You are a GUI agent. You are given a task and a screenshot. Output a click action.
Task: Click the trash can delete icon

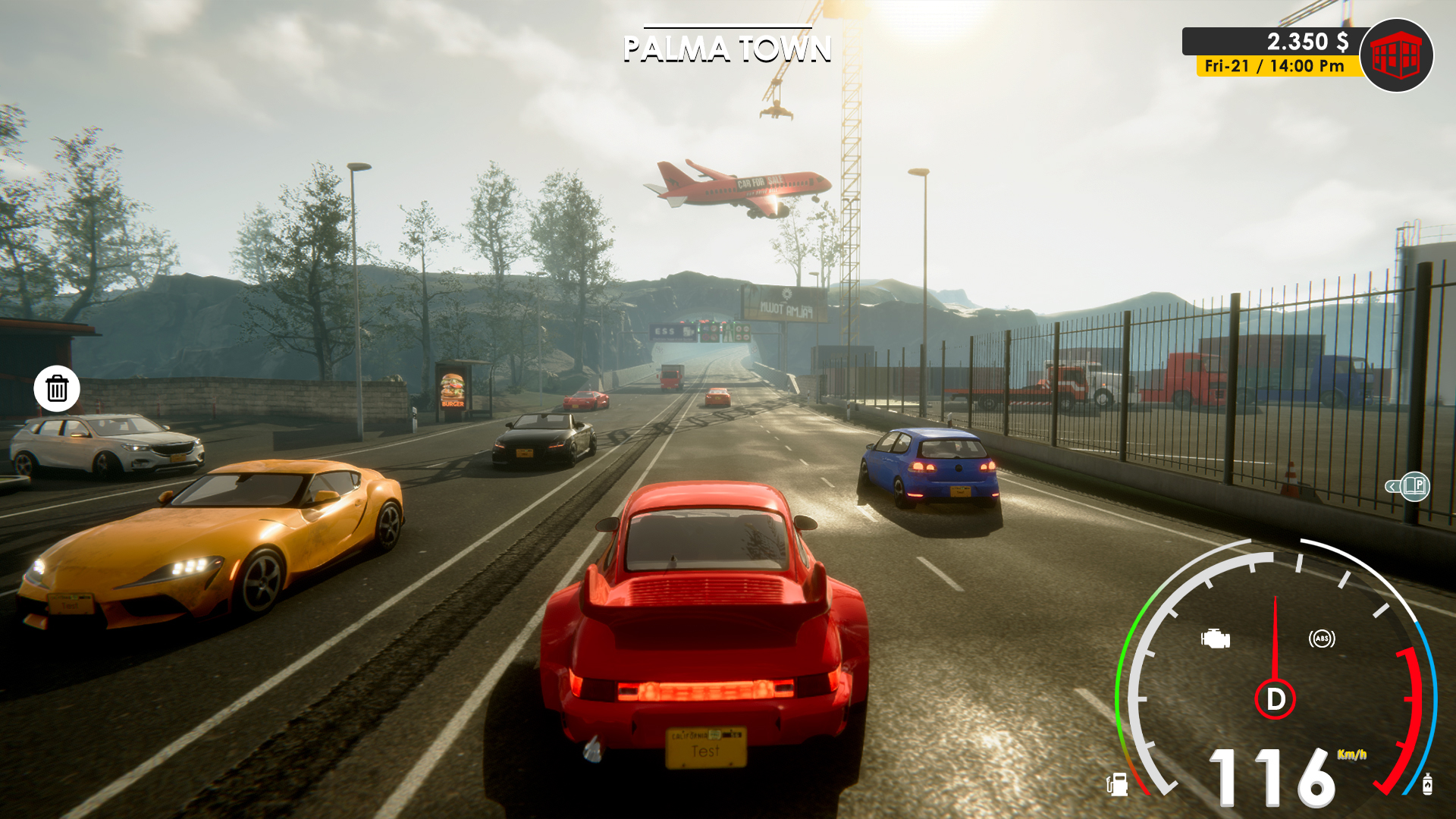[57, 389]
